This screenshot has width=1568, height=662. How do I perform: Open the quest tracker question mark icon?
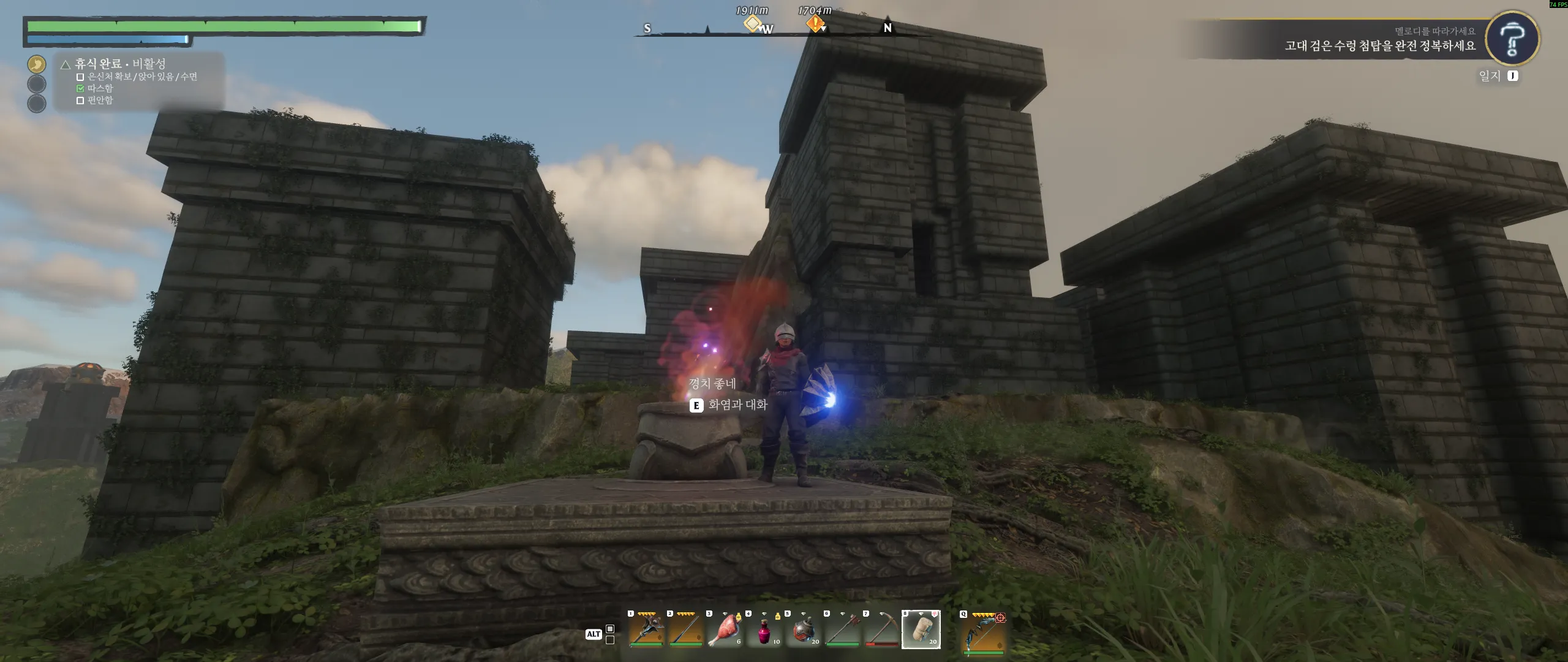click(x=1512, y=39)
